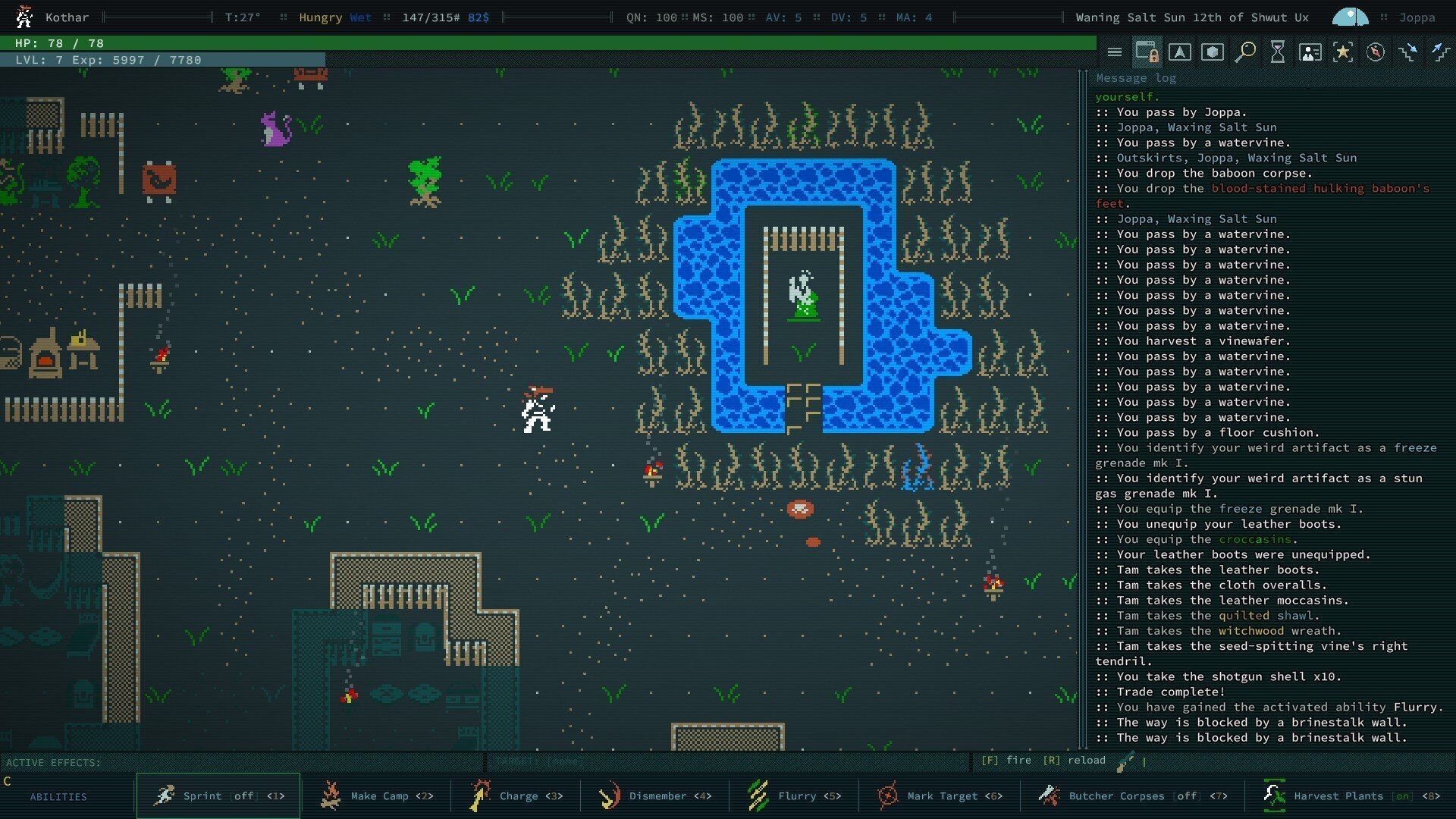Click the window lock icon
Image resolution: width=1456 pixels, height=819 pixels.
tap(1147, 52)
